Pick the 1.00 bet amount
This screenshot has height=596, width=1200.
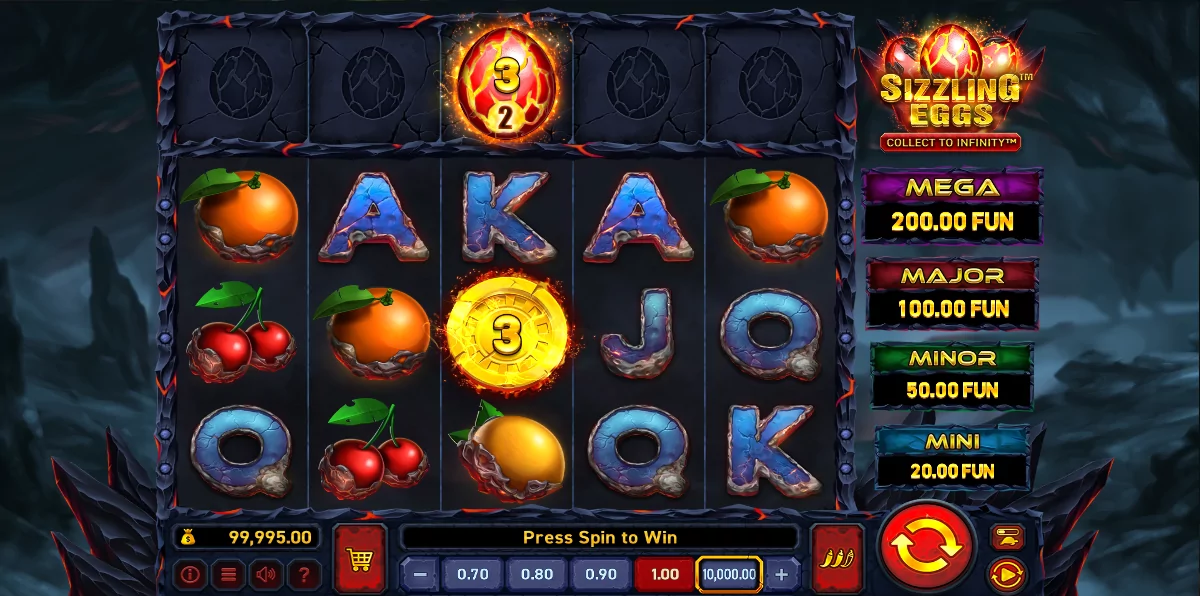tap(664, 575)
